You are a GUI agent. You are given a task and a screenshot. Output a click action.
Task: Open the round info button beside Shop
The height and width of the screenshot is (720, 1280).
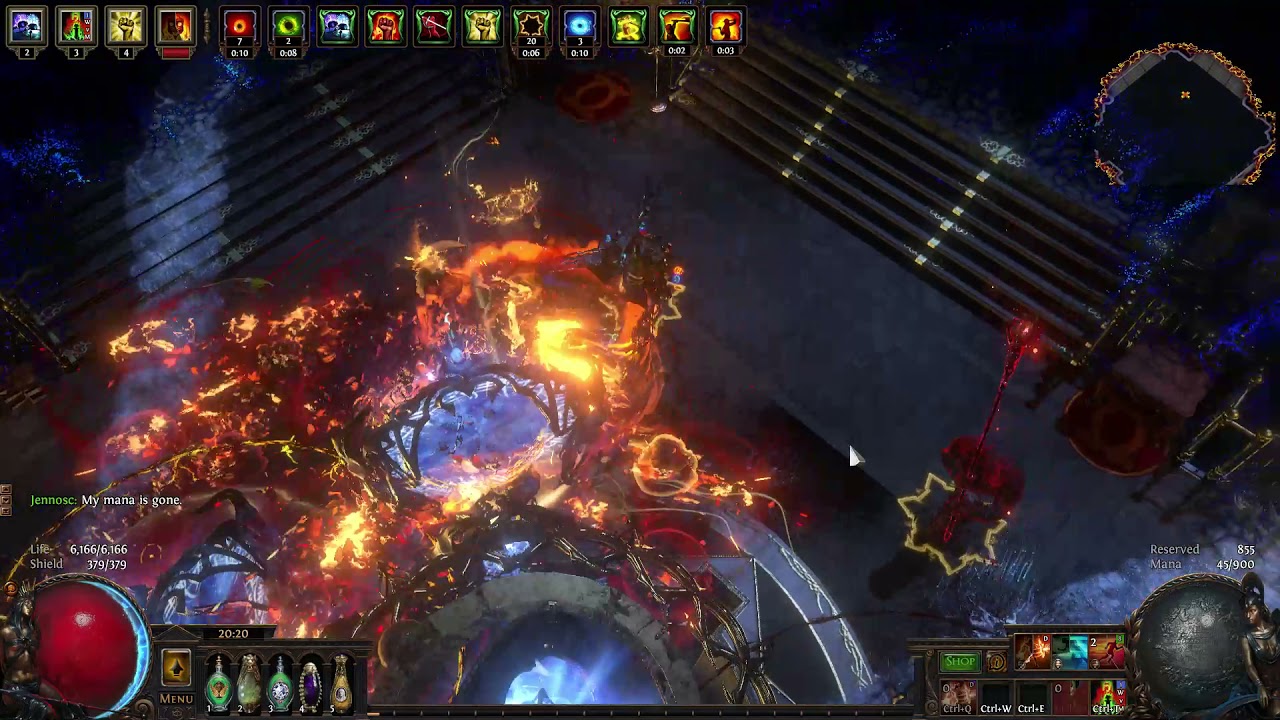point(996,661)
